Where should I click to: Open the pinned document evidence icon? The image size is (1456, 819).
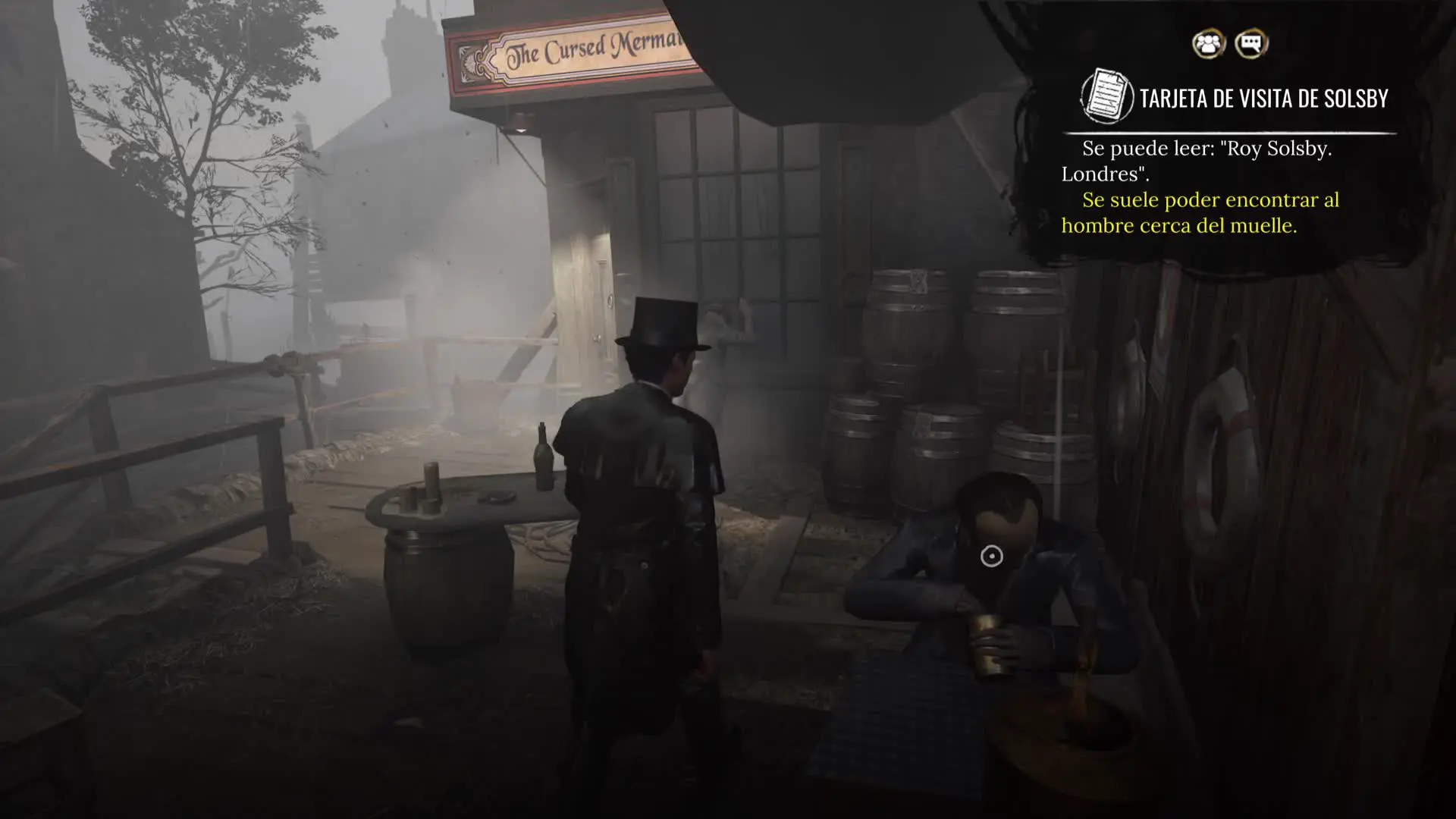pos(1106,97)
